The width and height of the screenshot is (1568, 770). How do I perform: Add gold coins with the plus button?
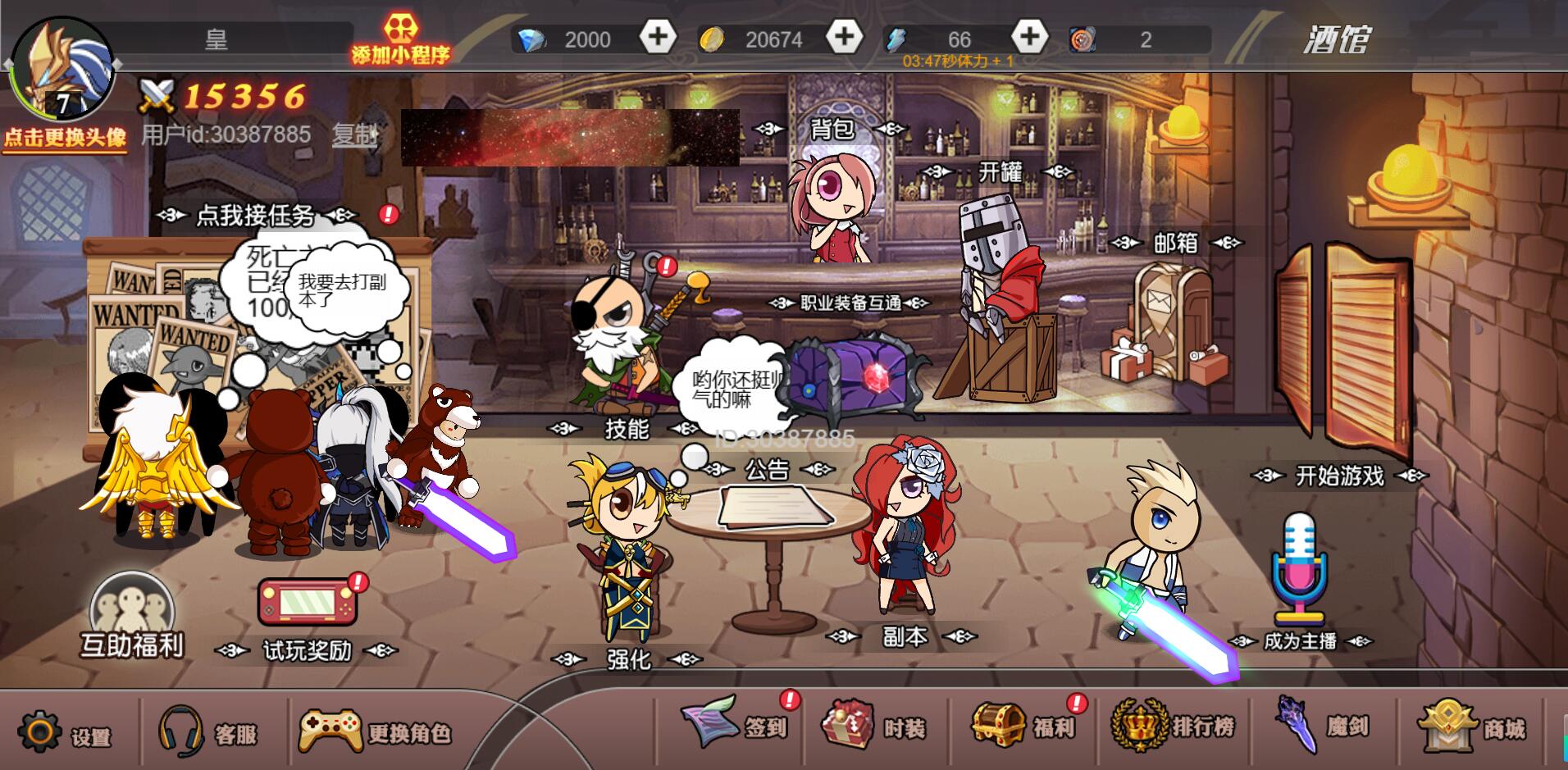(844, 37)
